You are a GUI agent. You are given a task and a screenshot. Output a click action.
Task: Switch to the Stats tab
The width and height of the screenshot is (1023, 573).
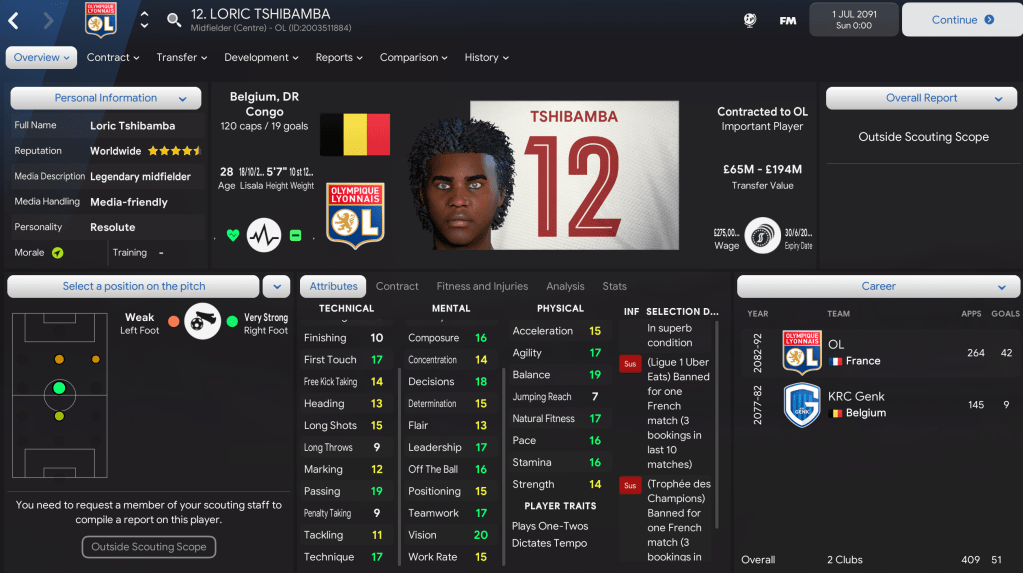click(614, 287)
